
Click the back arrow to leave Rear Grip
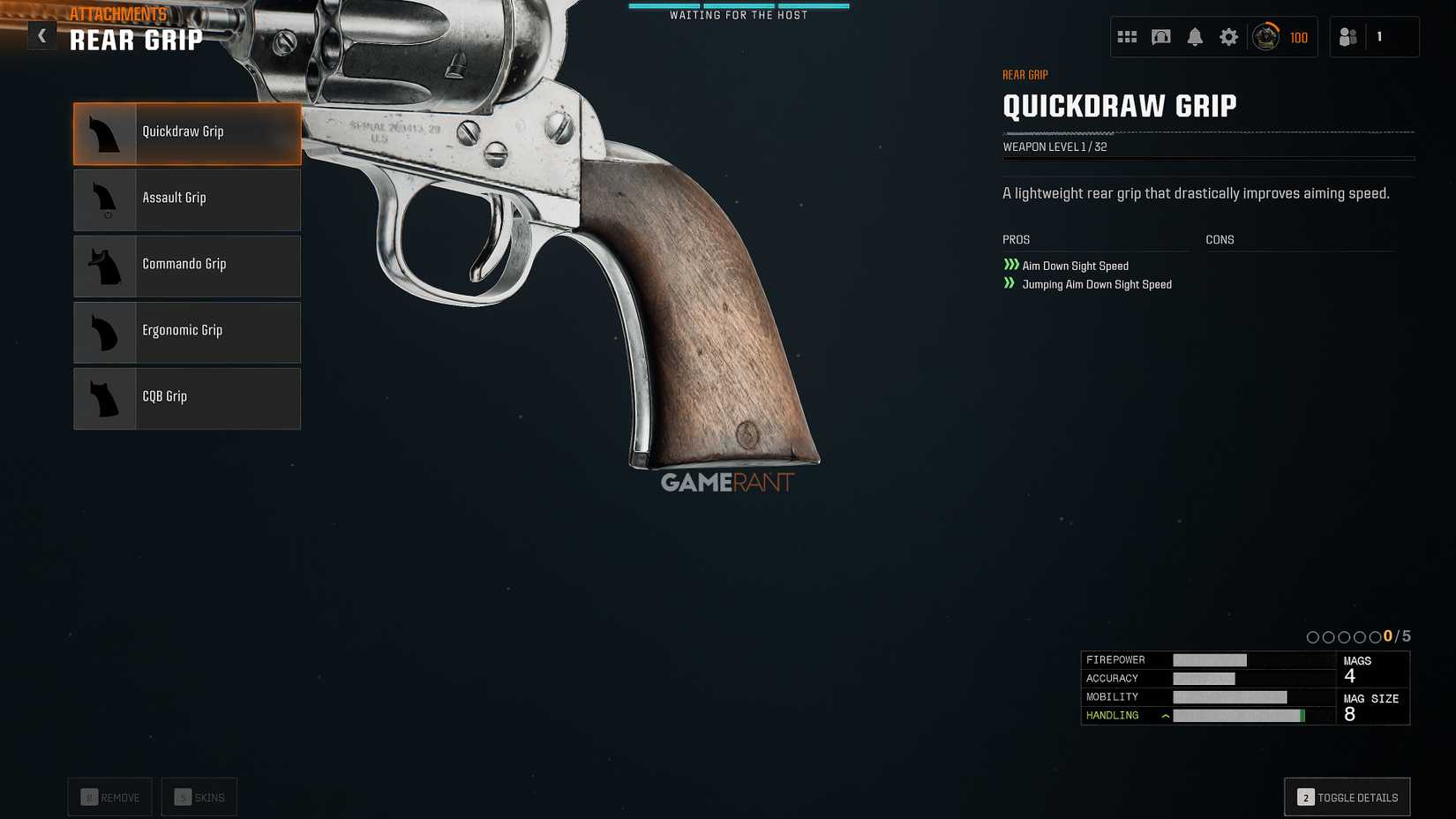pos(41,35)
